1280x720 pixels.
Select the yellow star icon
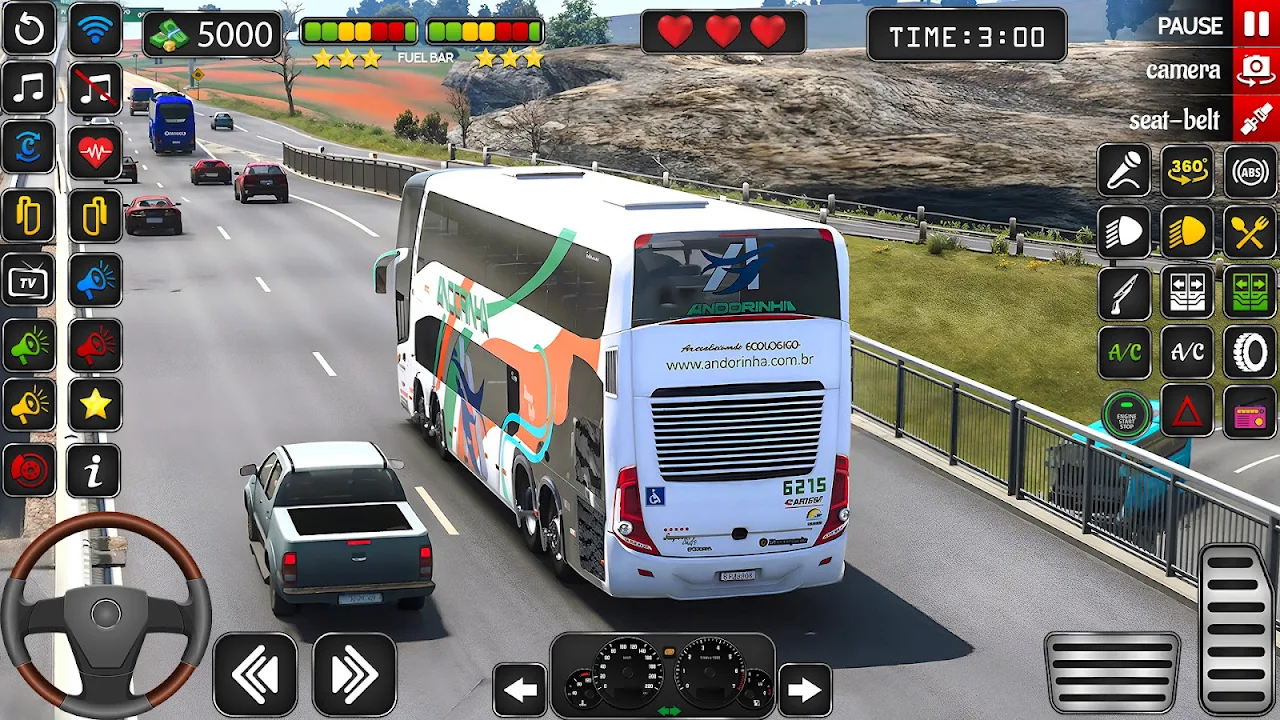click(x=95, y=405)
